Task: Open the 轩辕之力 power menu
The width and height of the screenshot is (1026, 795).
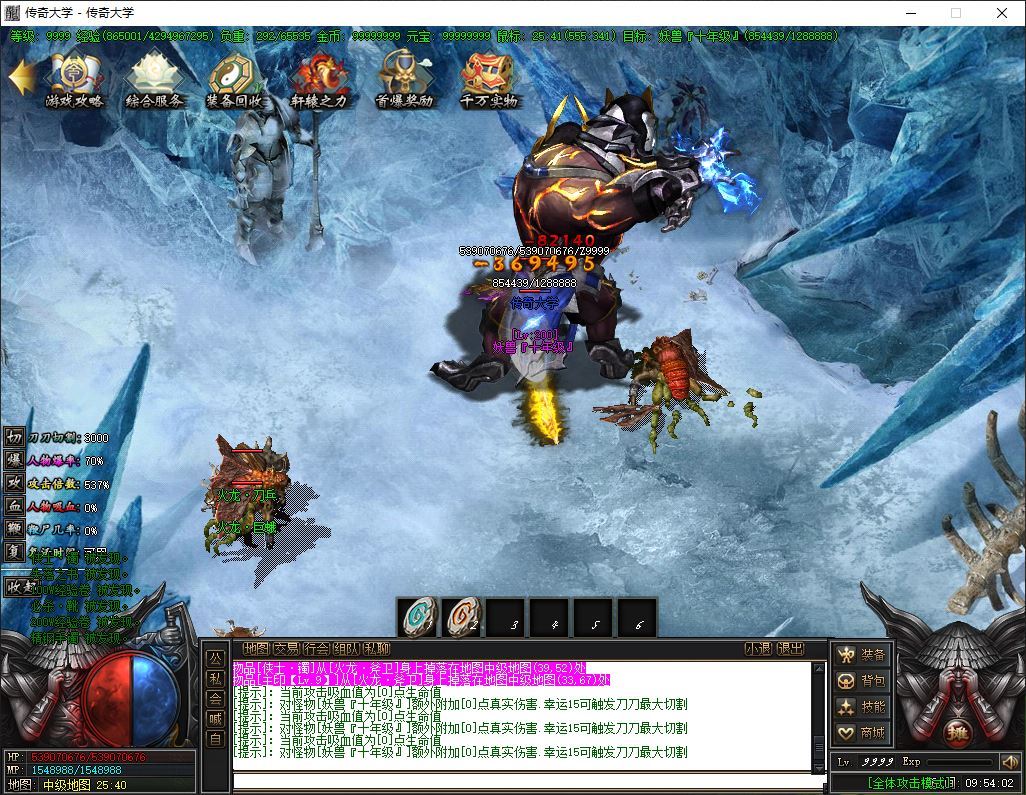Action: (319, 78)
